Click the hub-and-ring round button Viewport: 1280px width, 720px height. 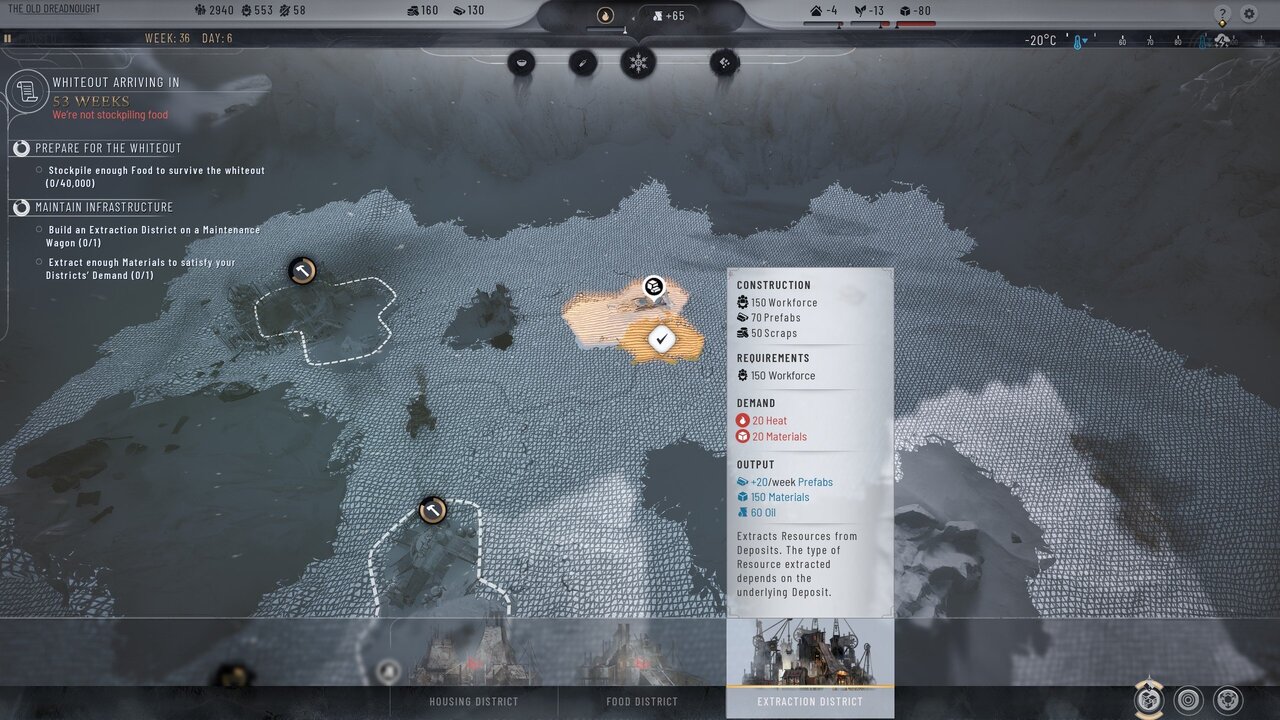1228,700
